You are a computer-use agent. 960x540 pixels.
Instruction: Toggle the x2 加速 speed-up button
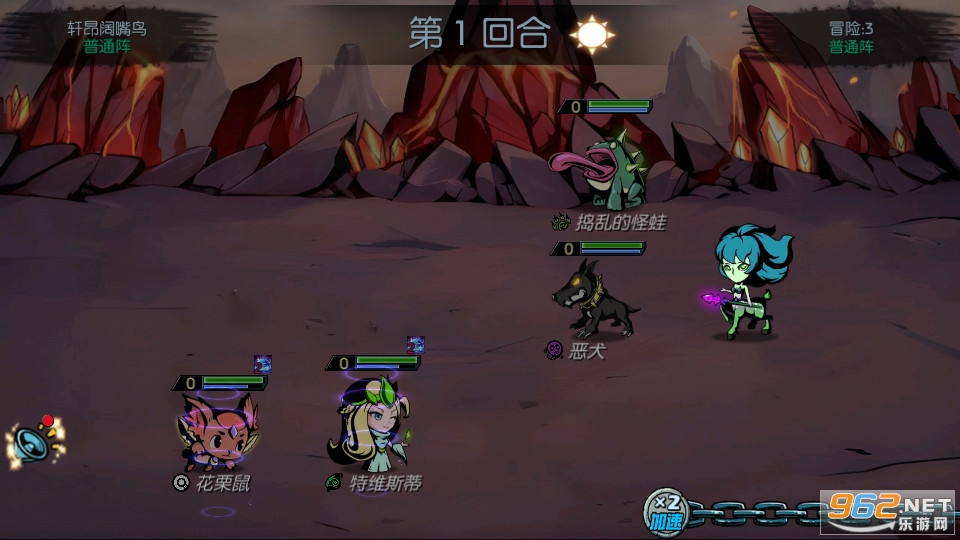(665, 512)
